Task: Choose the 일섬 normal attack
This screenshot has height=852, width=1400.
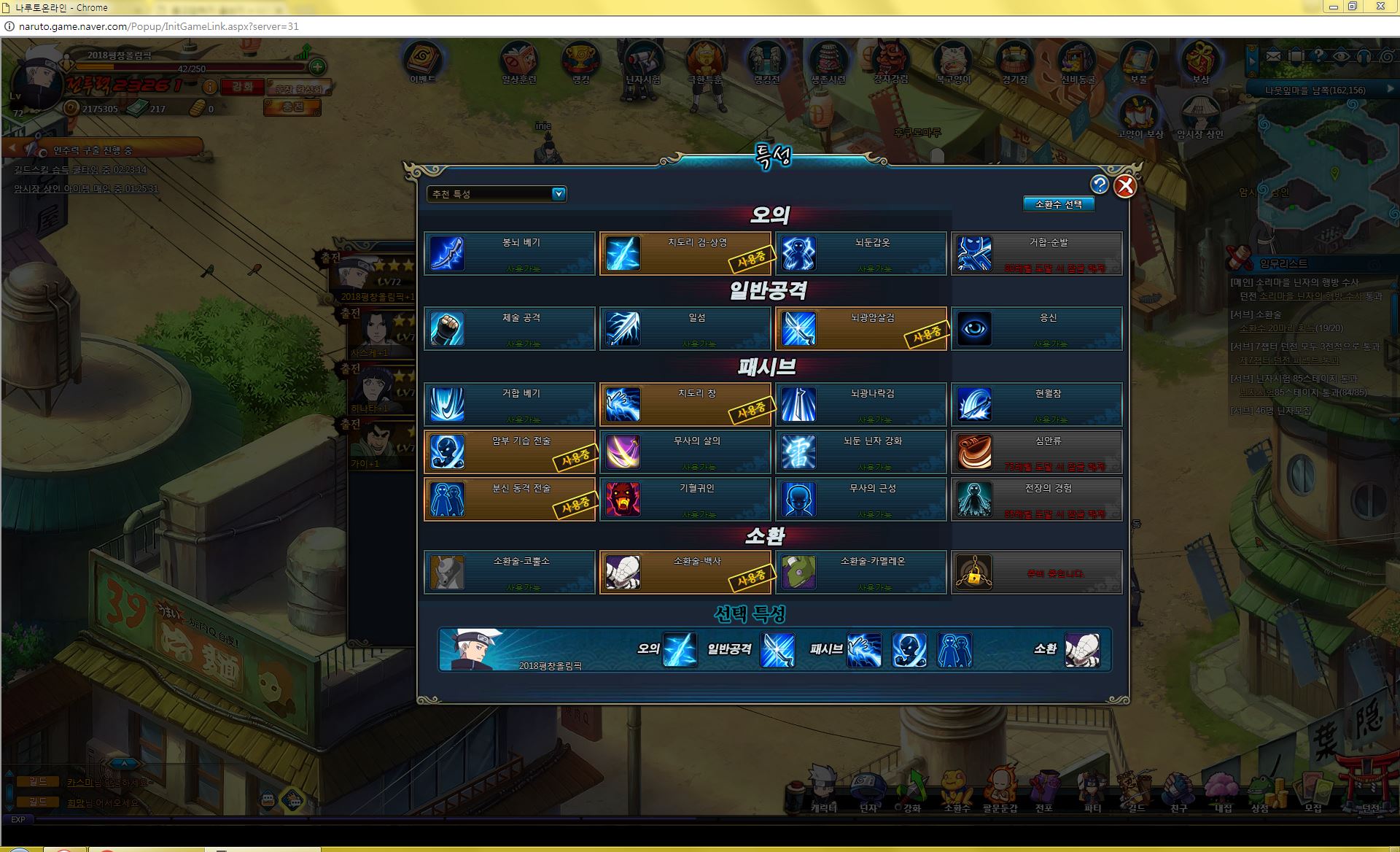Action: pos(685,329)
